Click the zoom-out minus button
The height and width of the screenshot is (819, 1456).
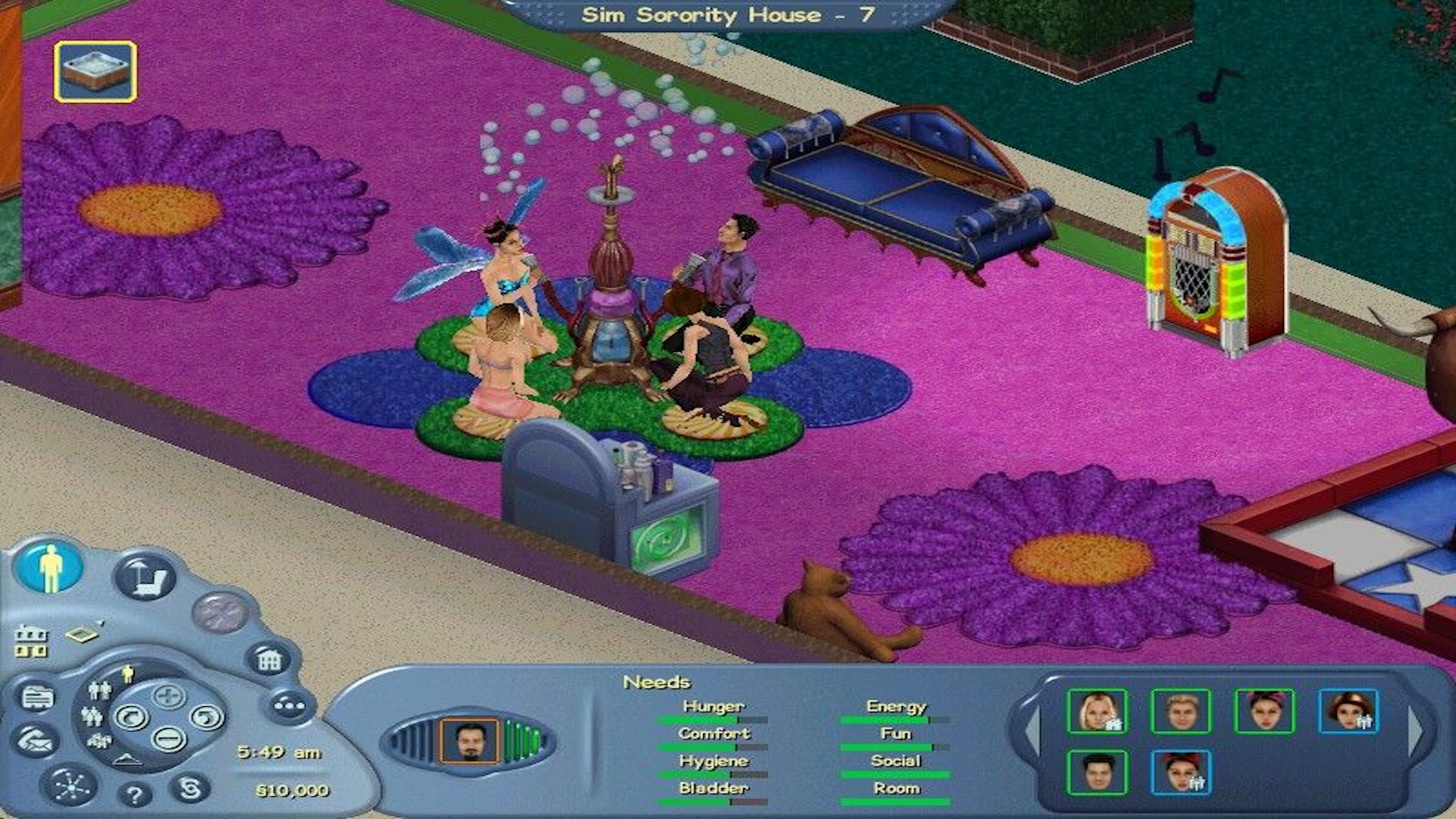pos(168,738)
